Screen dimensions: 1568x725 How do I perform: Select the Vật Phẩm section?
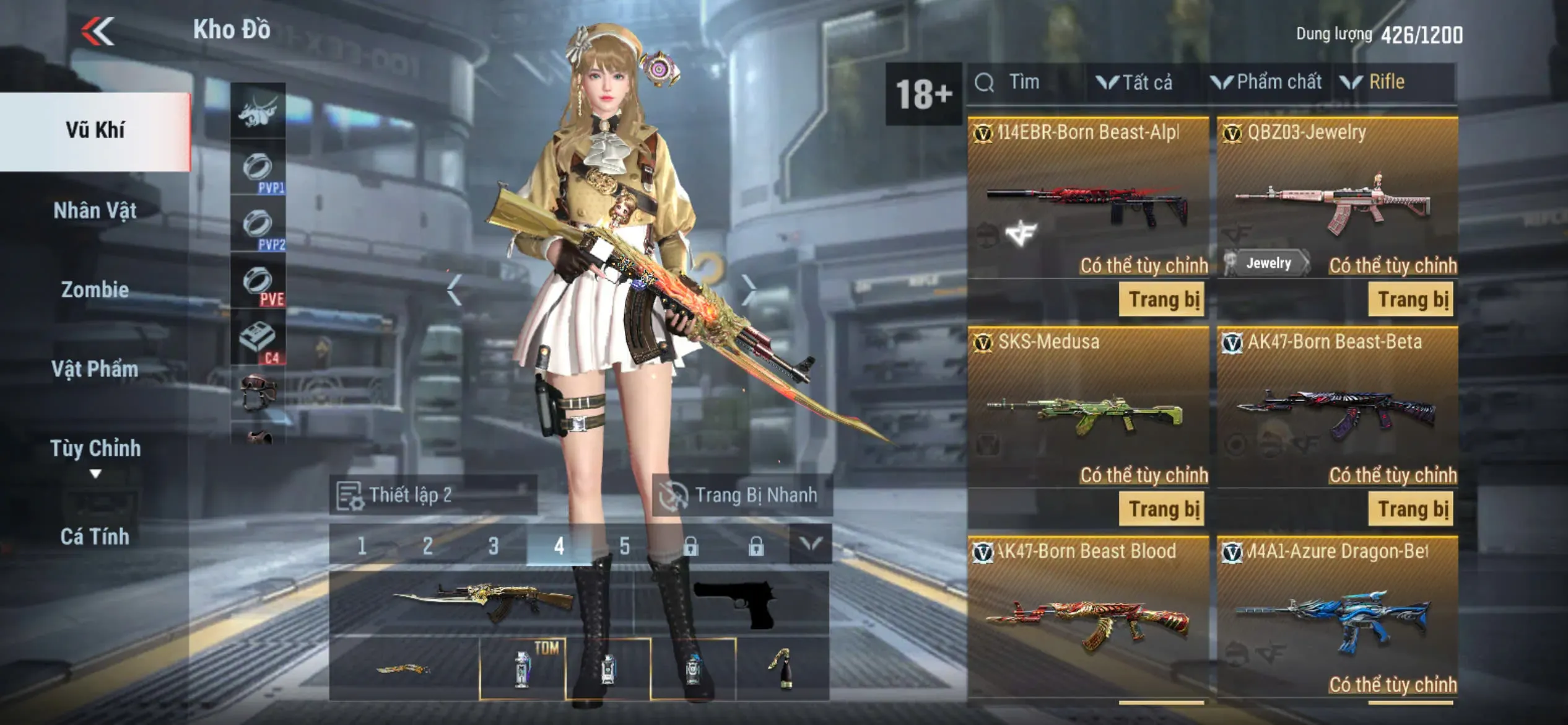pos(95,369)
